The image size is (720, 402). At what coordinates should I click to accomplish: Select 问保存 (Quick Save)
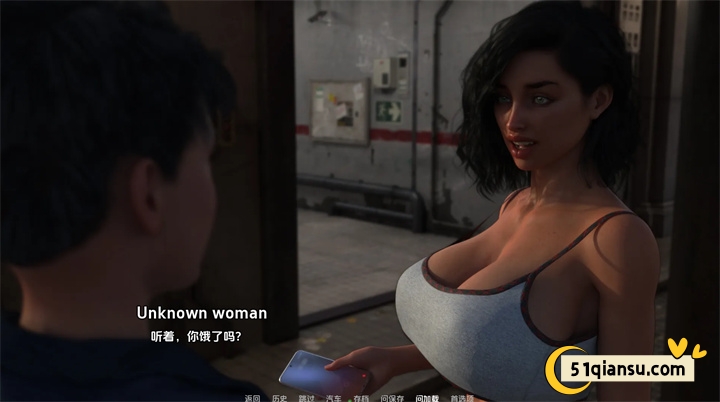tap(392, 397)
